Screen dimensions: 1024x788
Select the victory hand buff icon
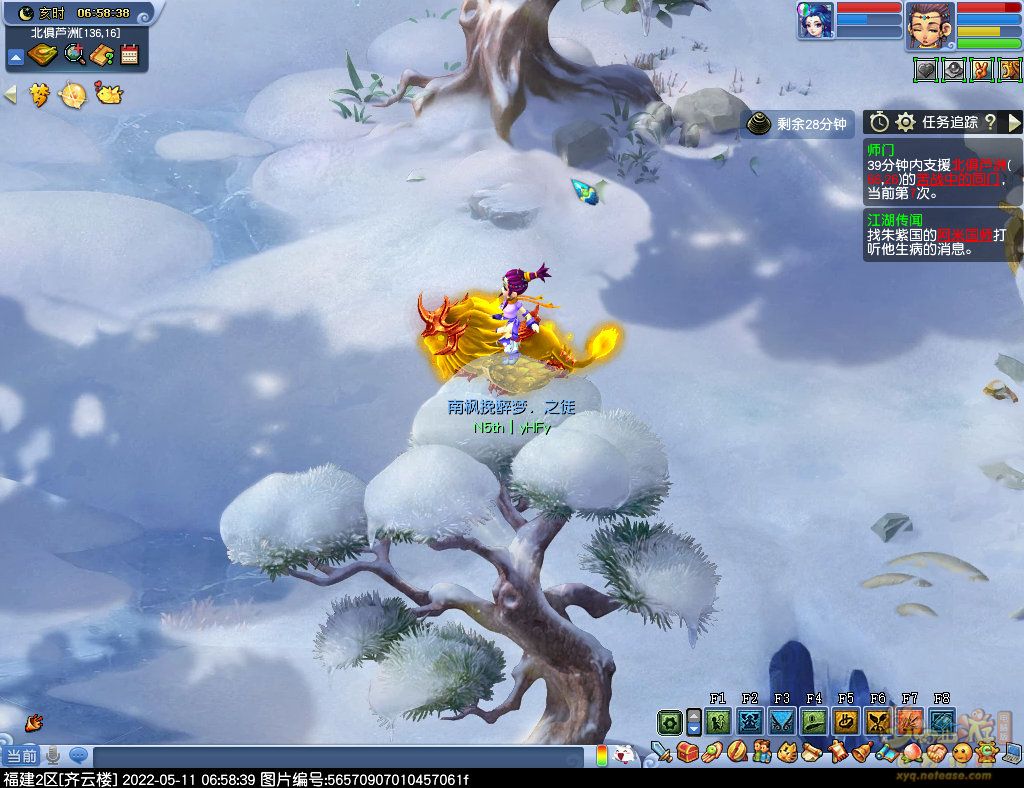982,70
